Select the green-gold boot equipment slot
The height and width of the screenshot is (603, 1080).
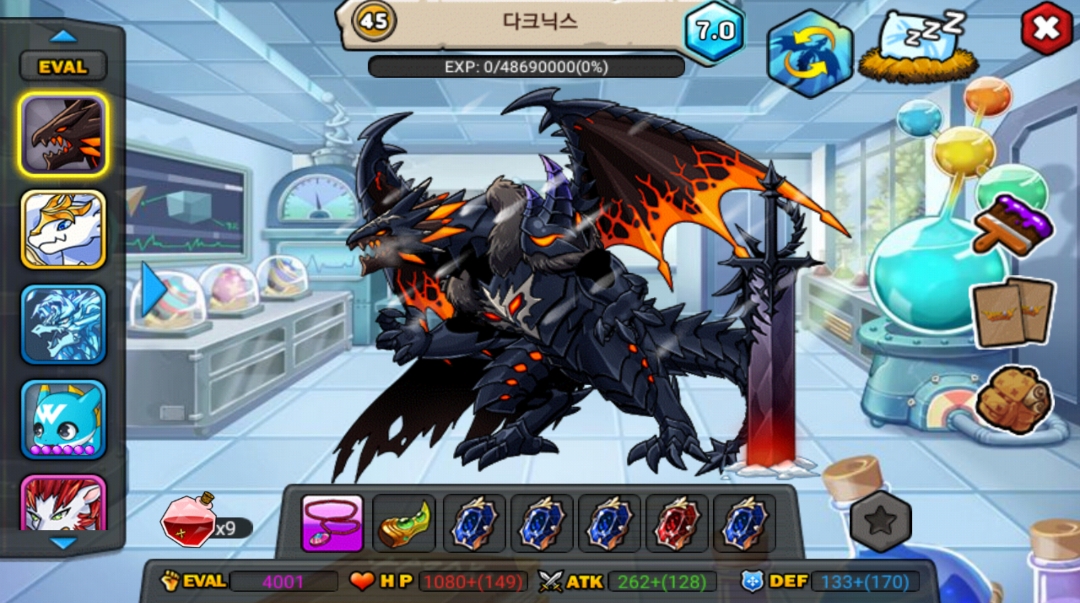[405, 523]
